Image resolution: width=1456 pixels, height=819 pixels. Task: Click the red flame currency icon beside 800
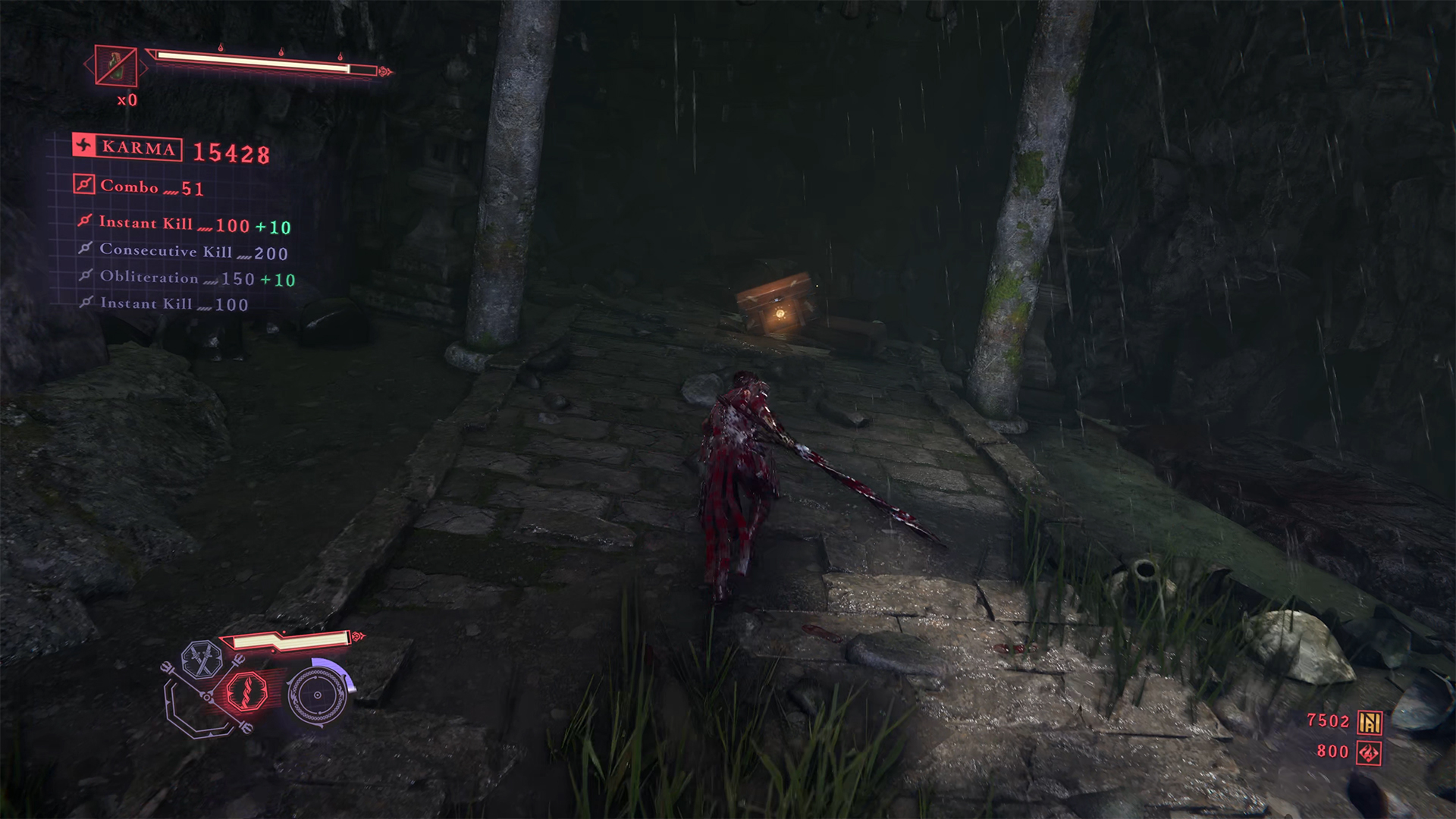point(1369,752)
